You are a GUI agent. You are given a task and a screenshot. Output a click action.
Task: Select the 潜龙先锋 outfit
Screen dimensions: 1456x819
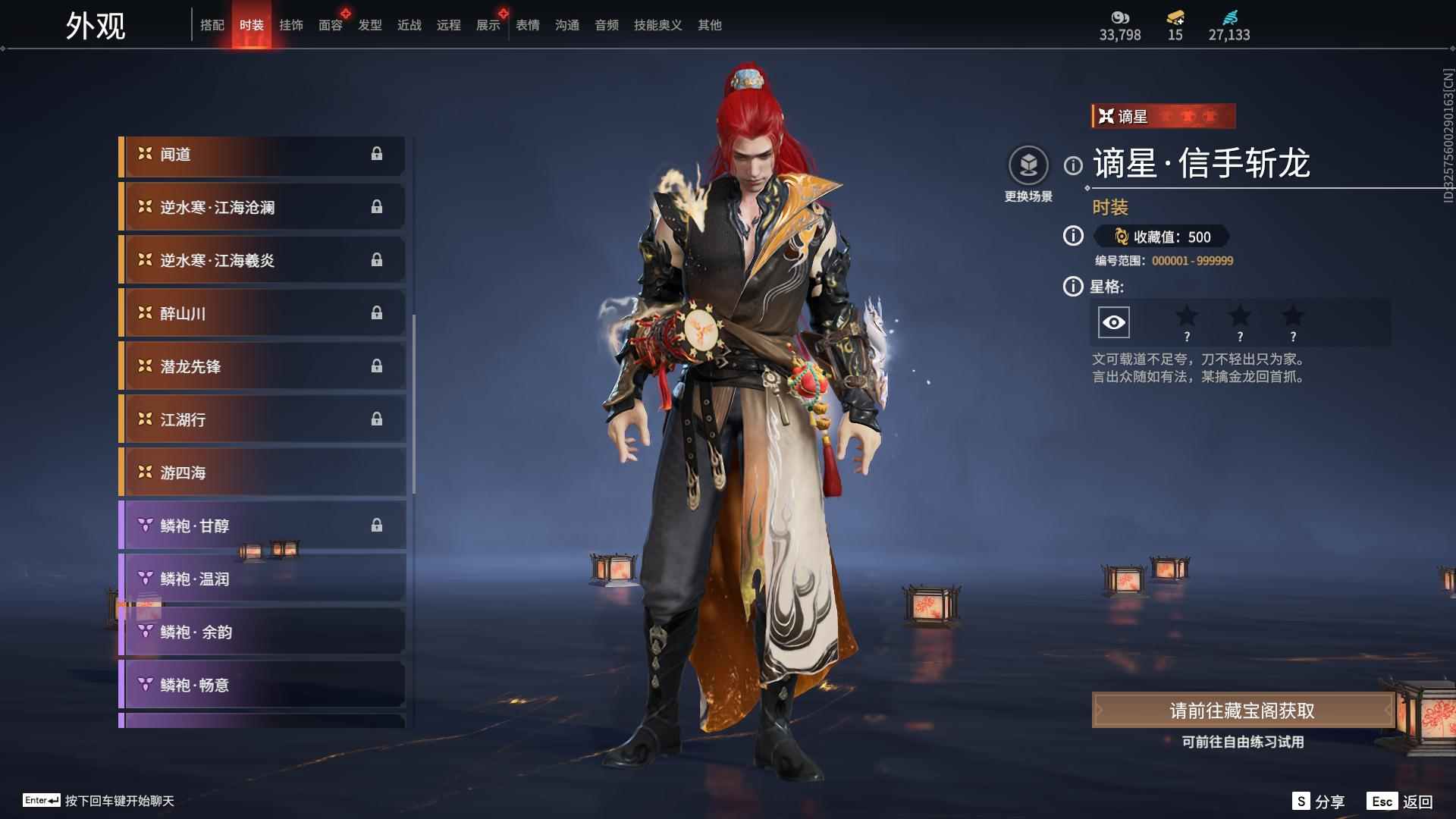tap(262, 367)
